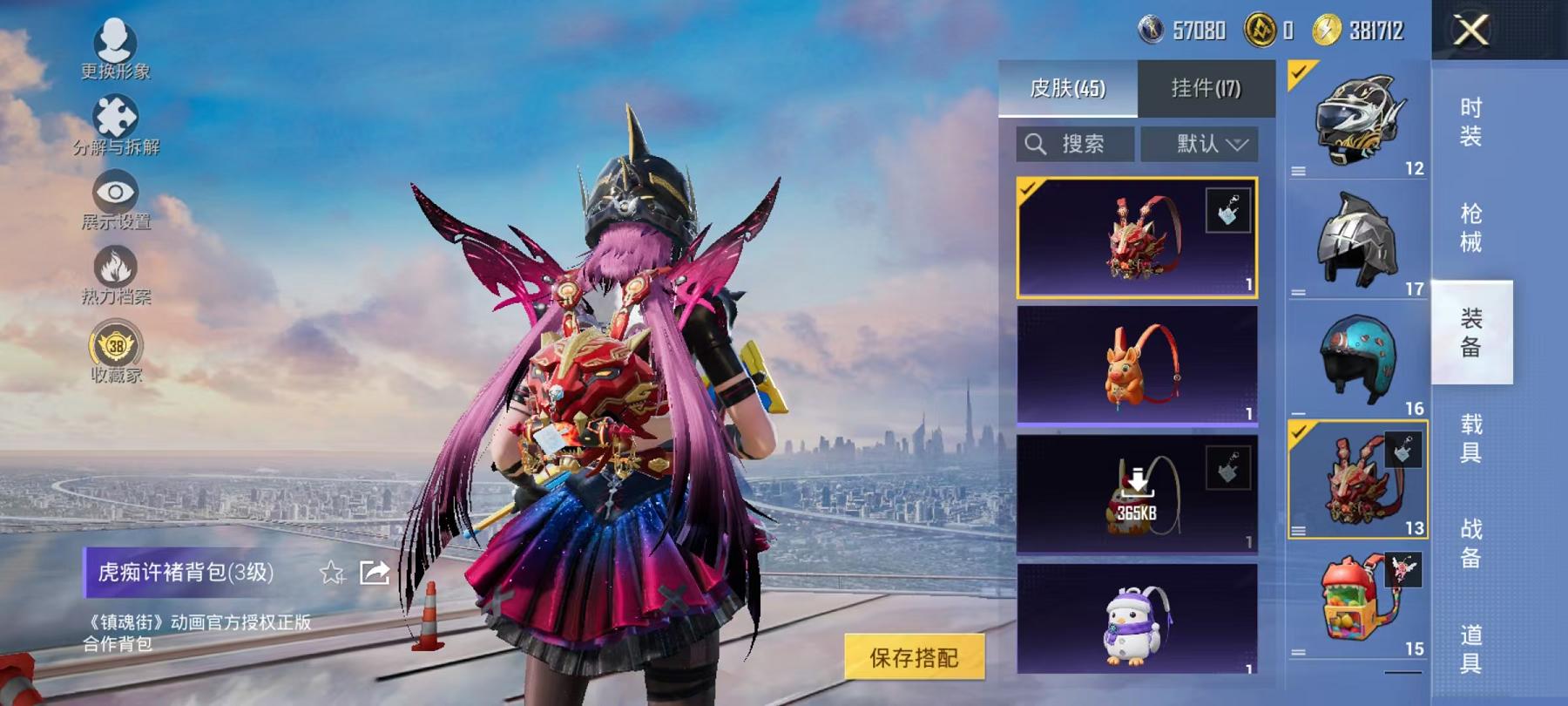The height and width of the screenshot is (706, 1568).
Task: Open the 收藏家 collector badge panel
Action: [118, 346]
